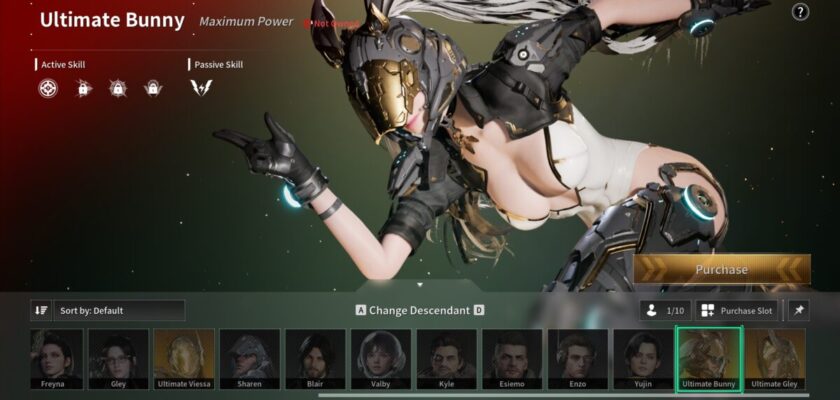840x400 pixels.
Task: Pick the Sharen descendant portrait
Action: pos(250,357)
